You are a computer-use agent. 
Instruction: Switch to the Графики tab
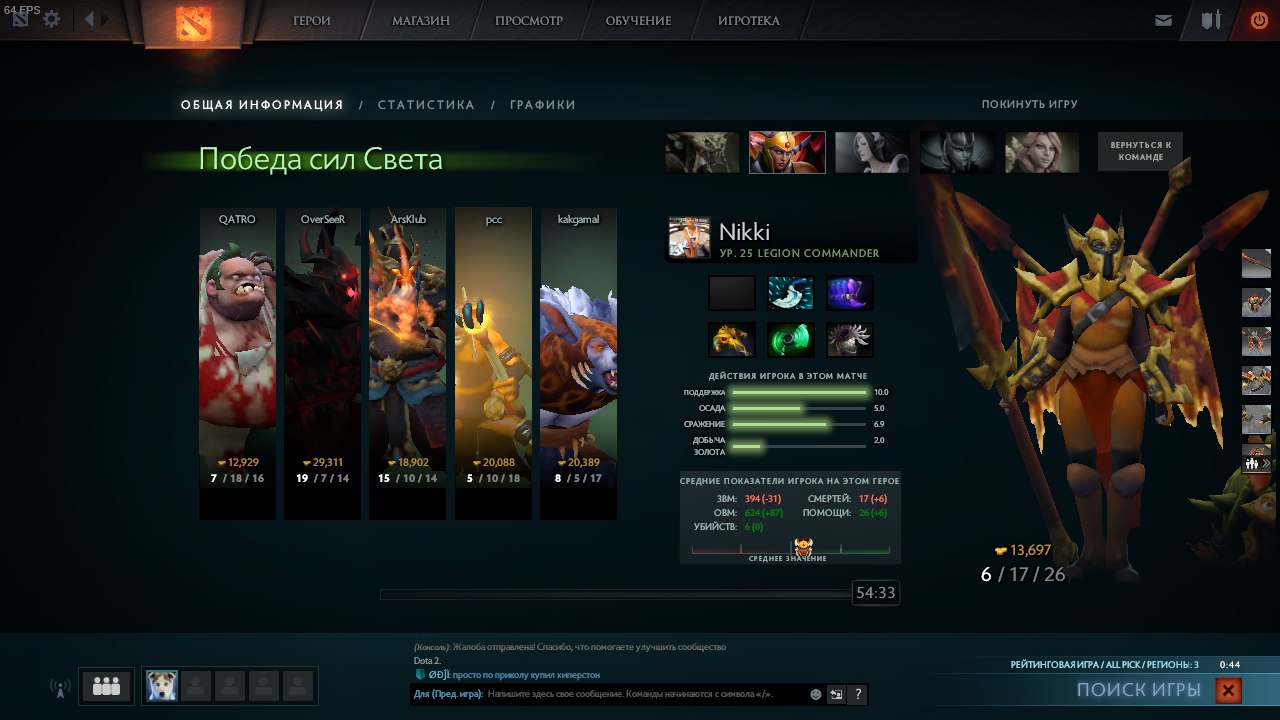tap(542, 105)
